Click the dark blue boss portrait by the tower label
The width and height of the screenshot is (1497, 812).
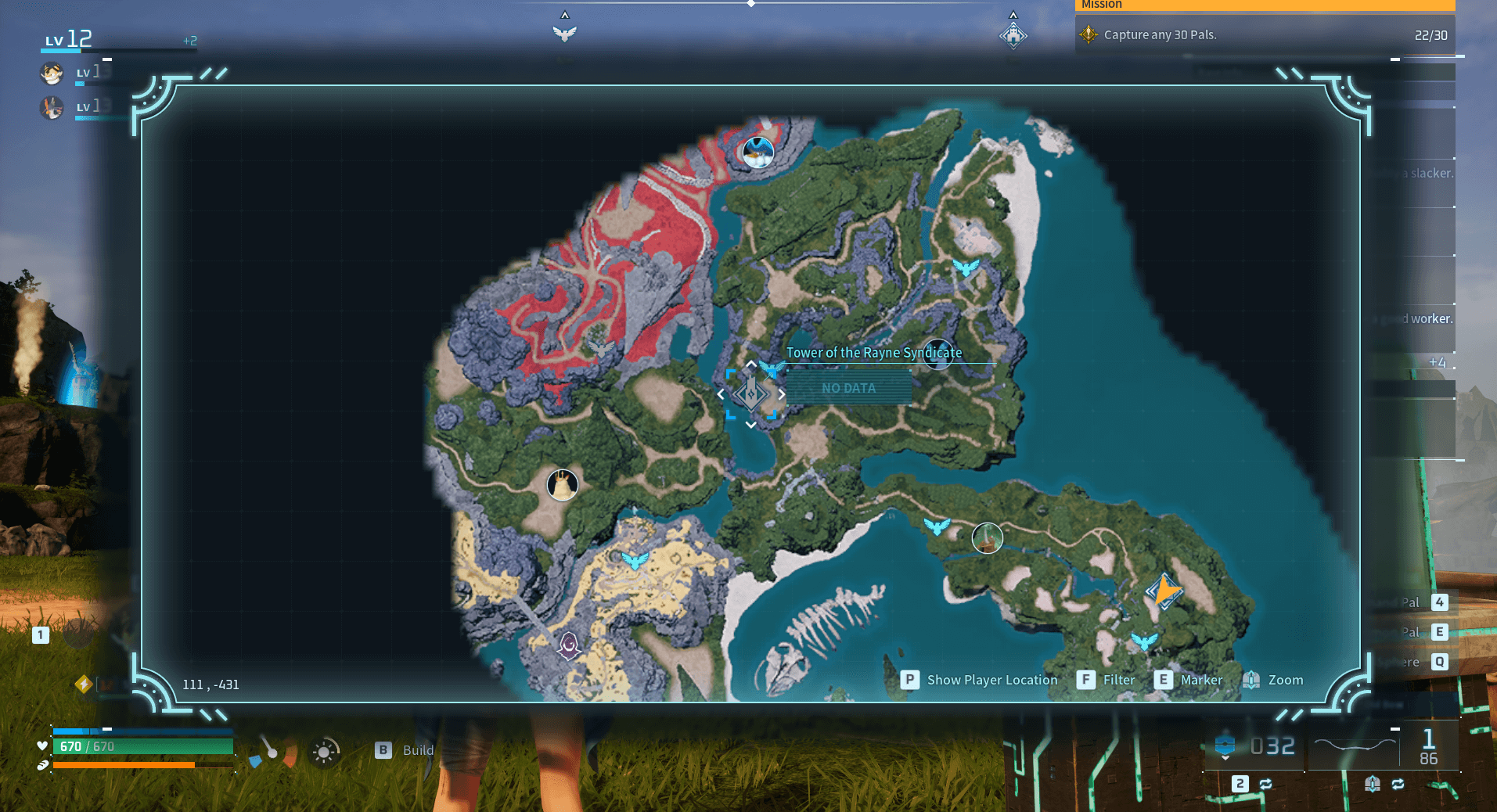tap(937, 354)
